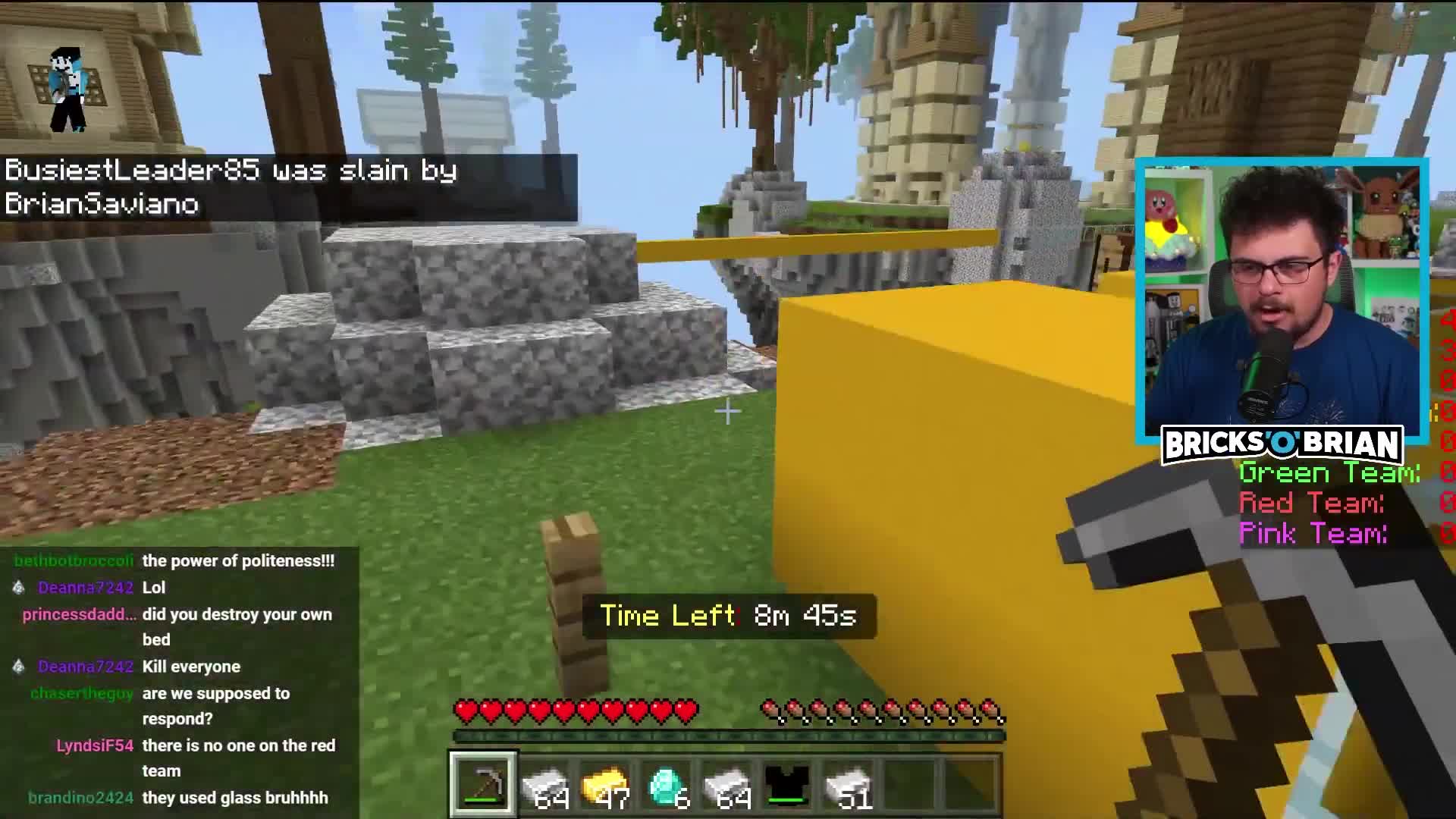Click the green experience bar above the hotbar
Image resolution: width=1456 pixels, height=819 pixels.
tap(728, 734)
